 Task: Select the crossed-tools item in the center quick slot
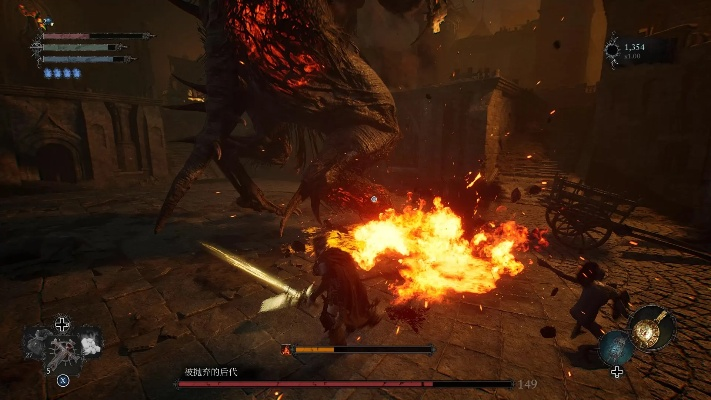62,352
